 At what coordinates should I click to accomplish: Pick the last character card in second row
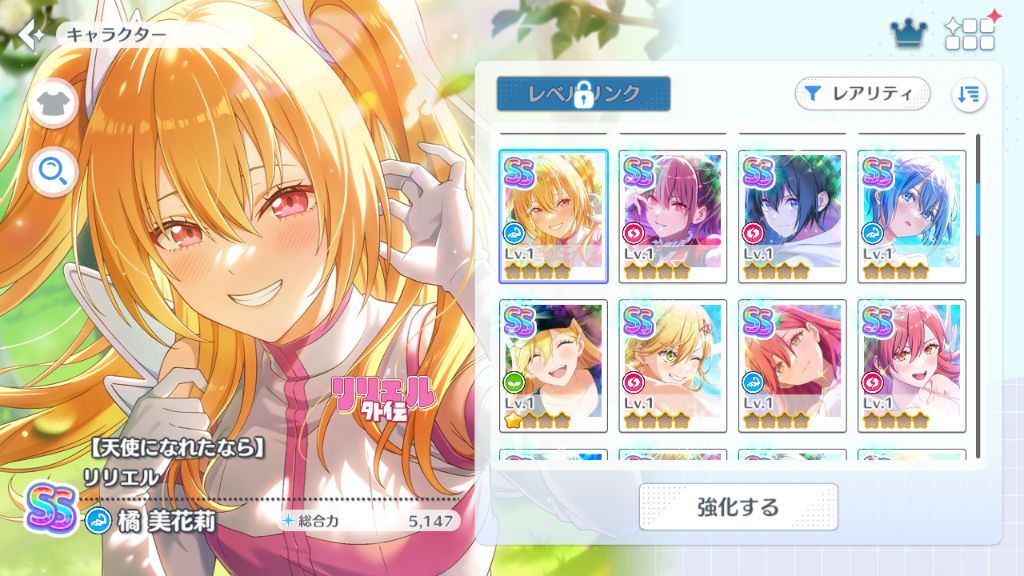[912, 365]
